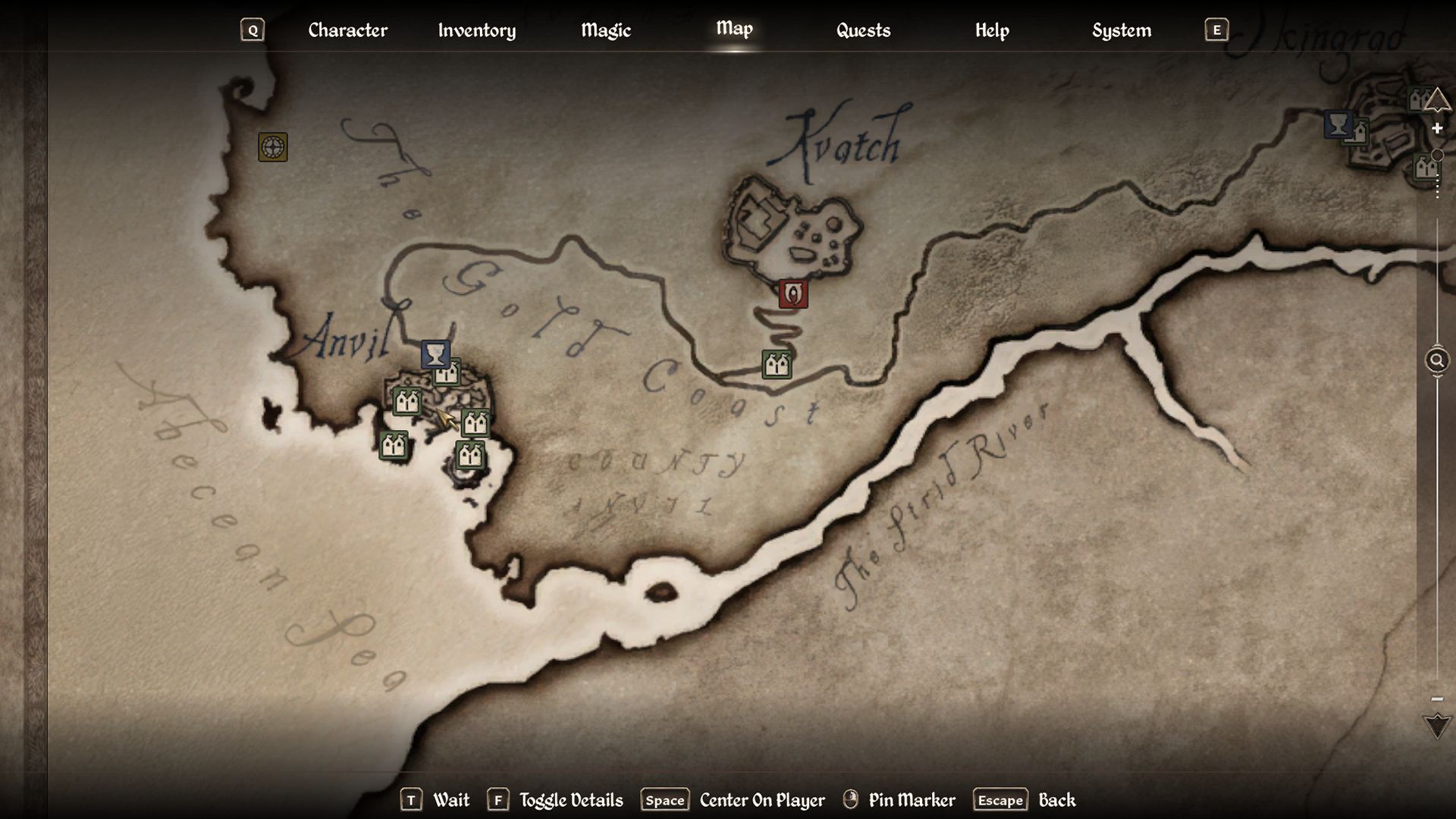Zoom in with the plus button
The image size is (1456, 819).
point(1437,129)
